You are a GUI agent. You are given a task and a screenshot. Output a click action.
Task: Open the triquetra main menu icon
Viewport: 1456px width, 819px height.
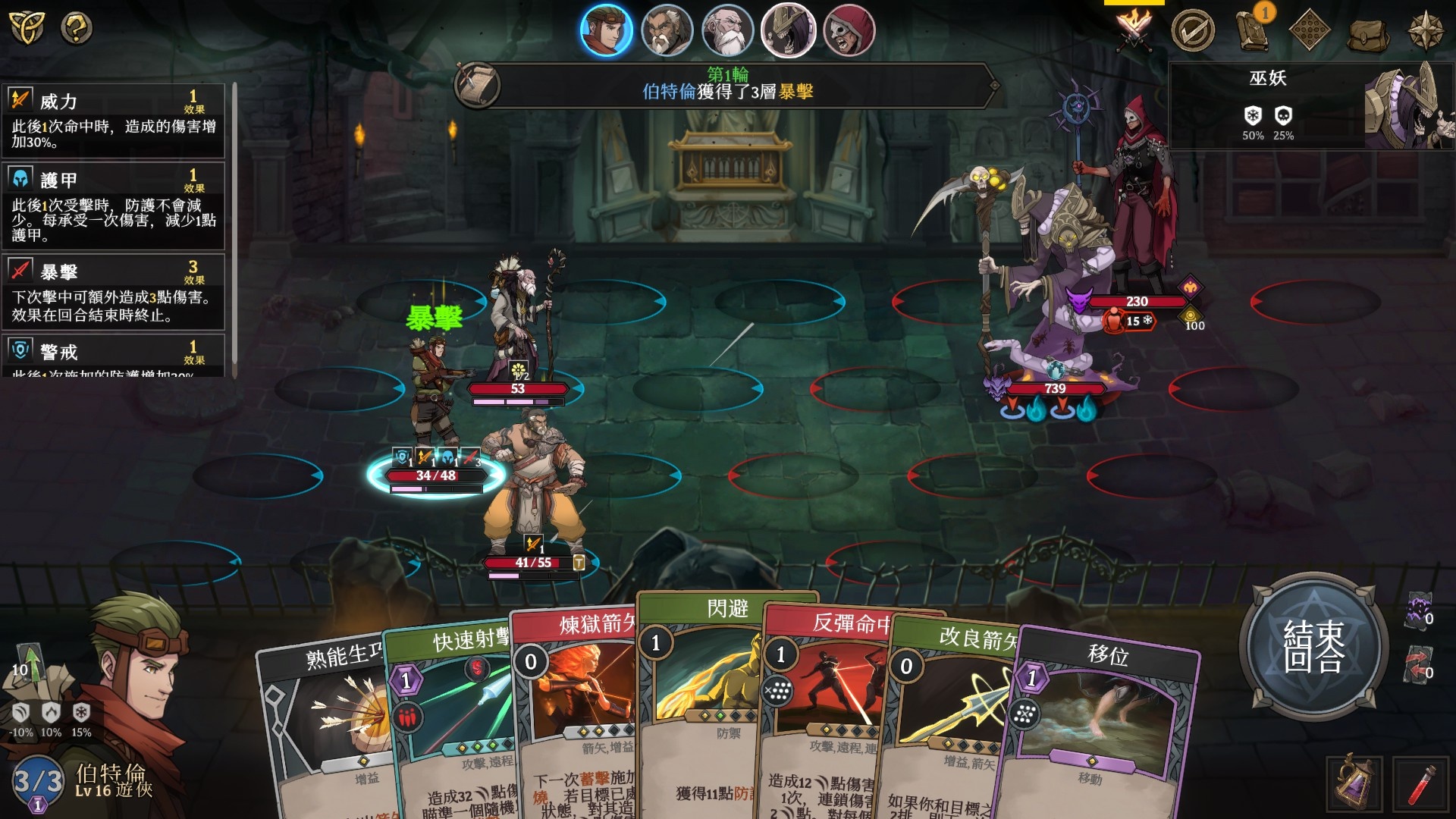pos(27,29)
